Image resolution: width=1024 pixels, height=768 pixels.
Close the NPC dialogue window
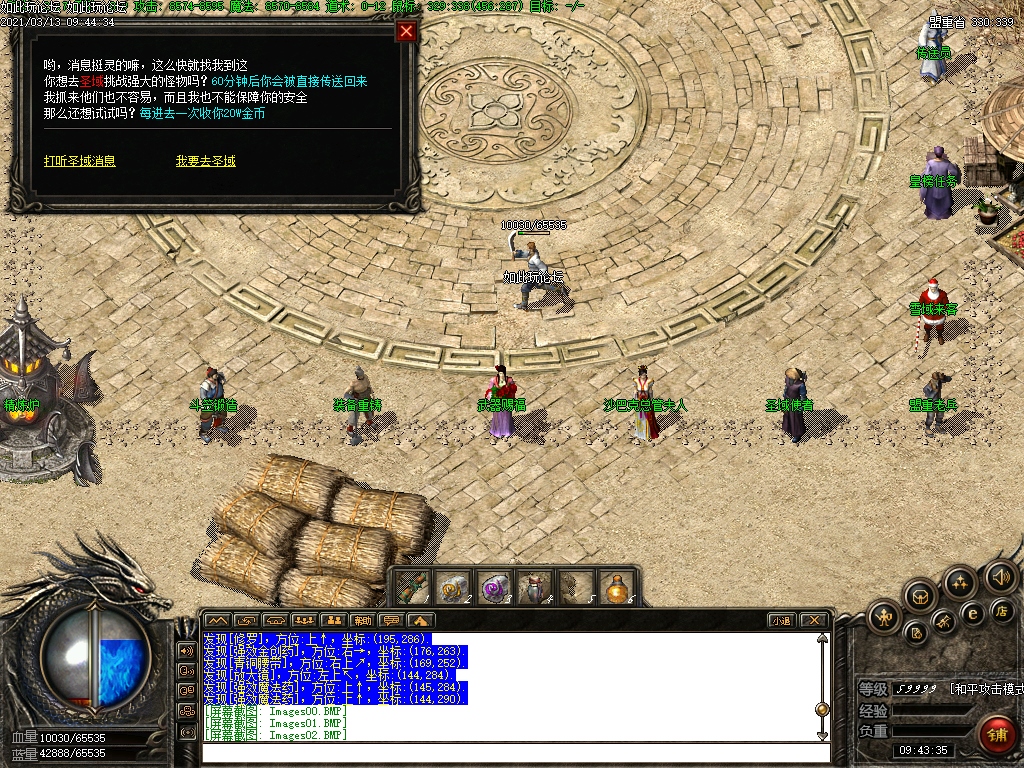[x=406, y=31]
